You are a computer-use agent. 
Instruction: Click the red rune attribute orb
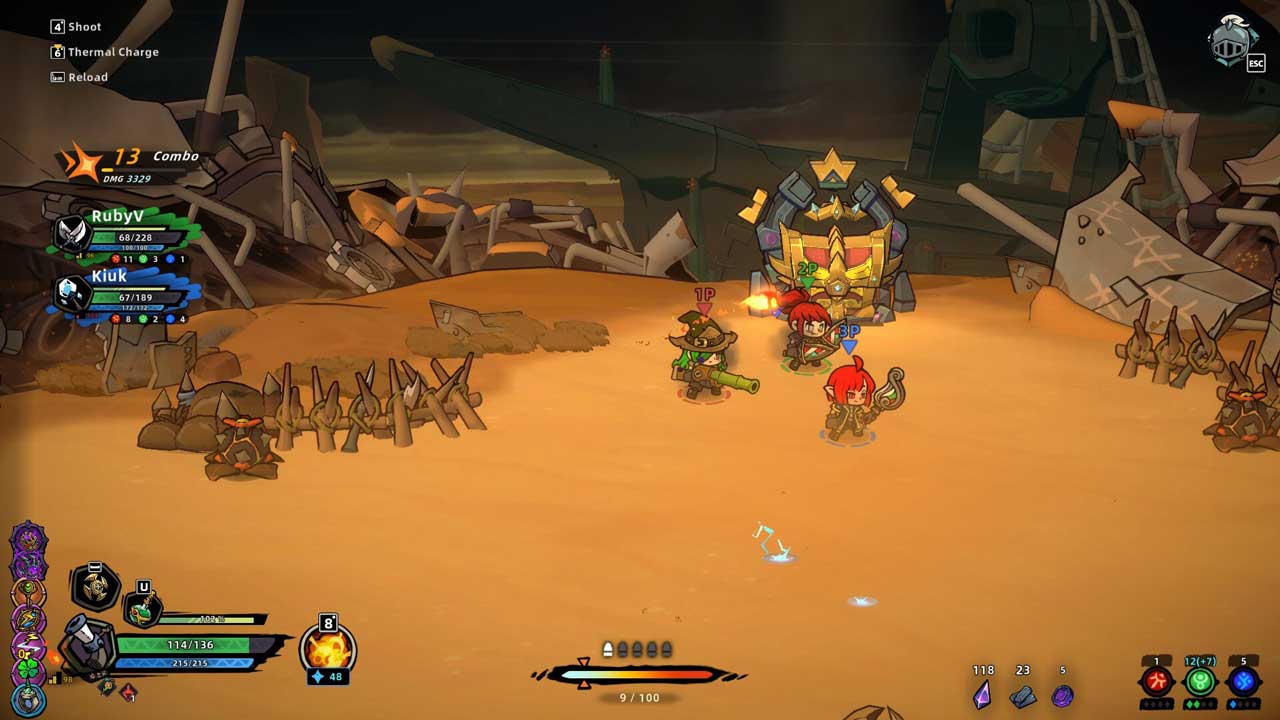pyautogui.click(x=1156, y=682)
